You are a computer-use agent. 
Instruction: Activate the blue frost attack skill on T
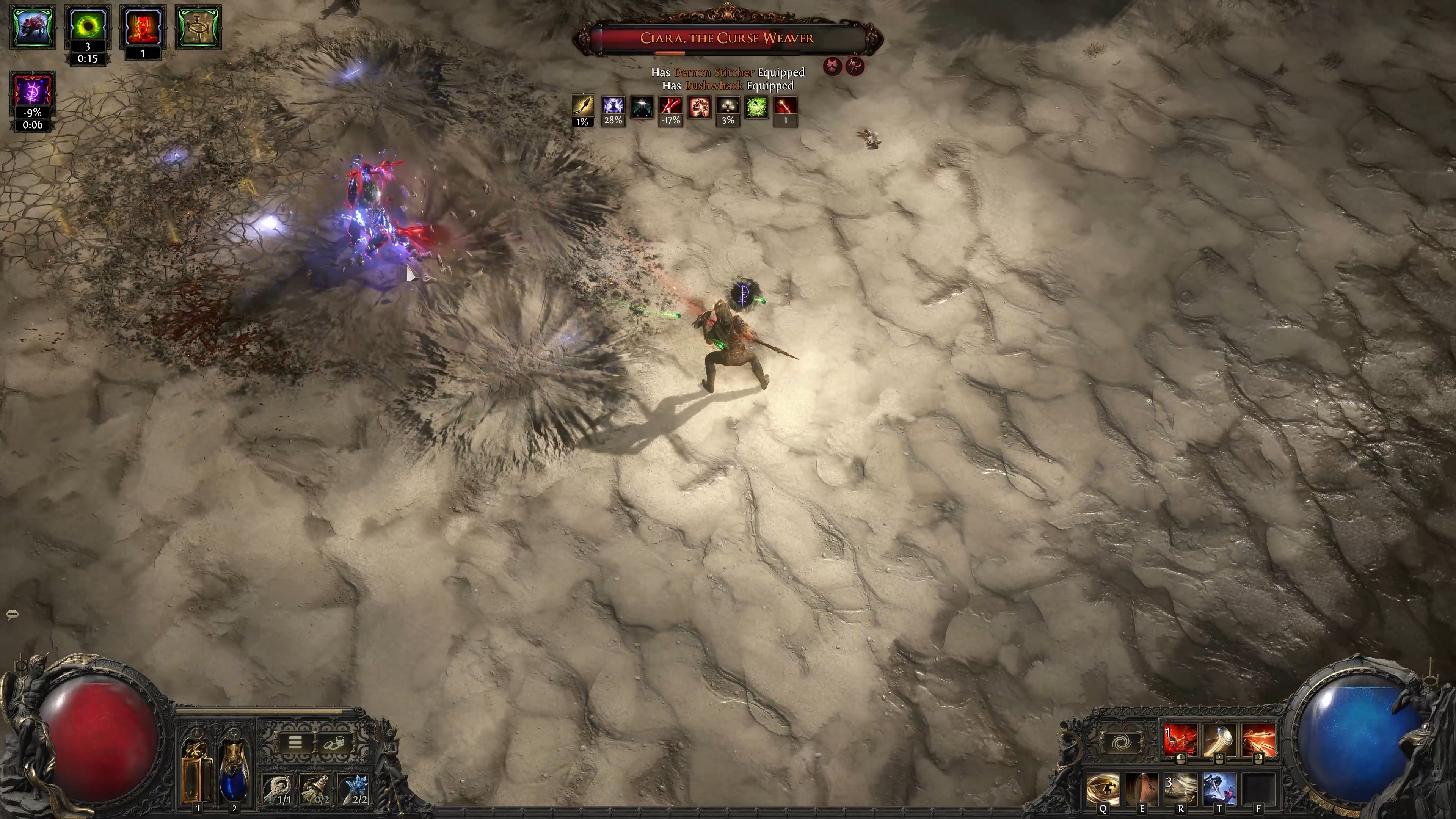pyautogui.click(x=1219, y=789)
